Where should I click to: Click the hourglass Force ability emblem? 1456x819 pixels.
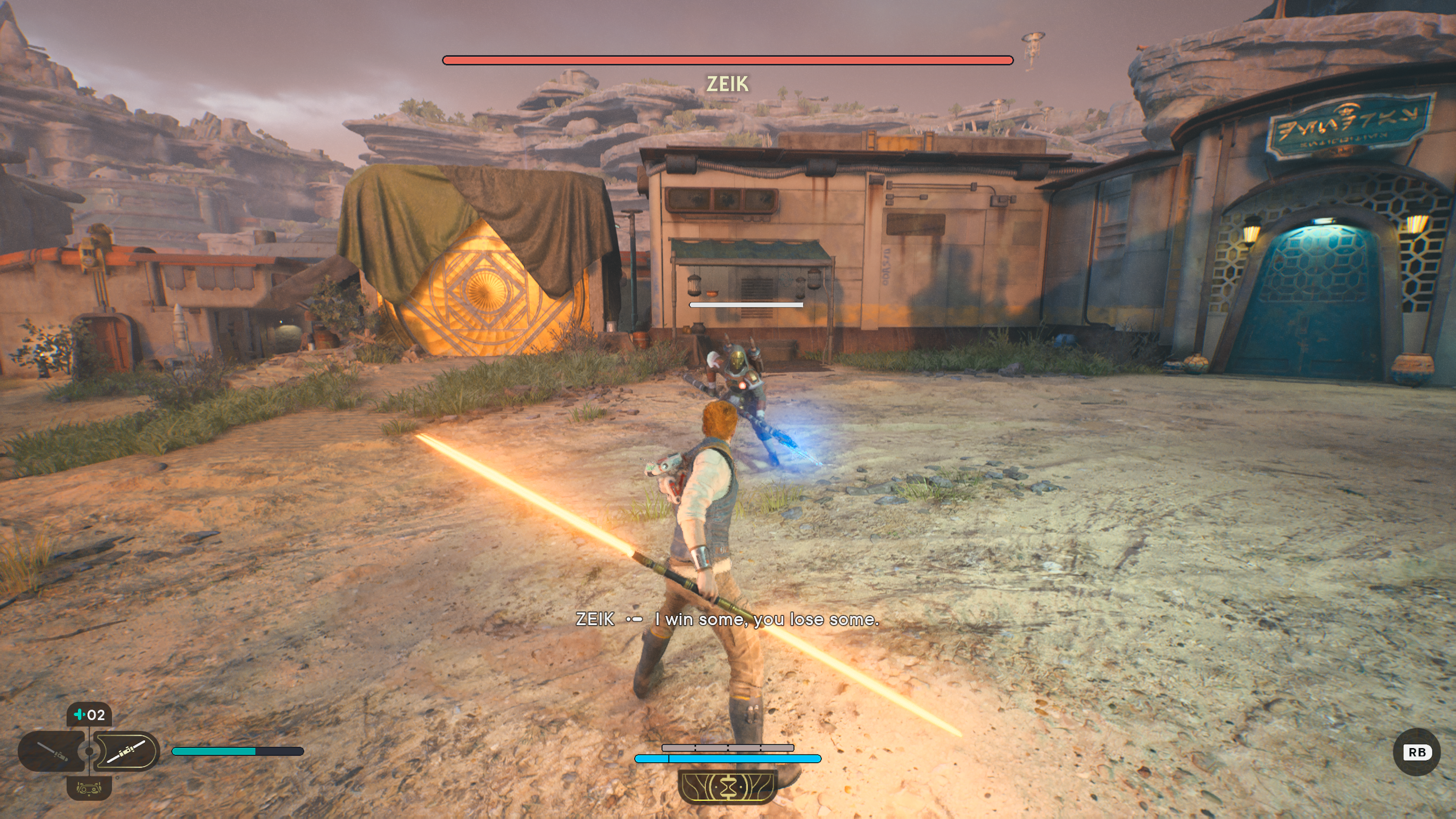pyautogui.click(x=728, y=786)
